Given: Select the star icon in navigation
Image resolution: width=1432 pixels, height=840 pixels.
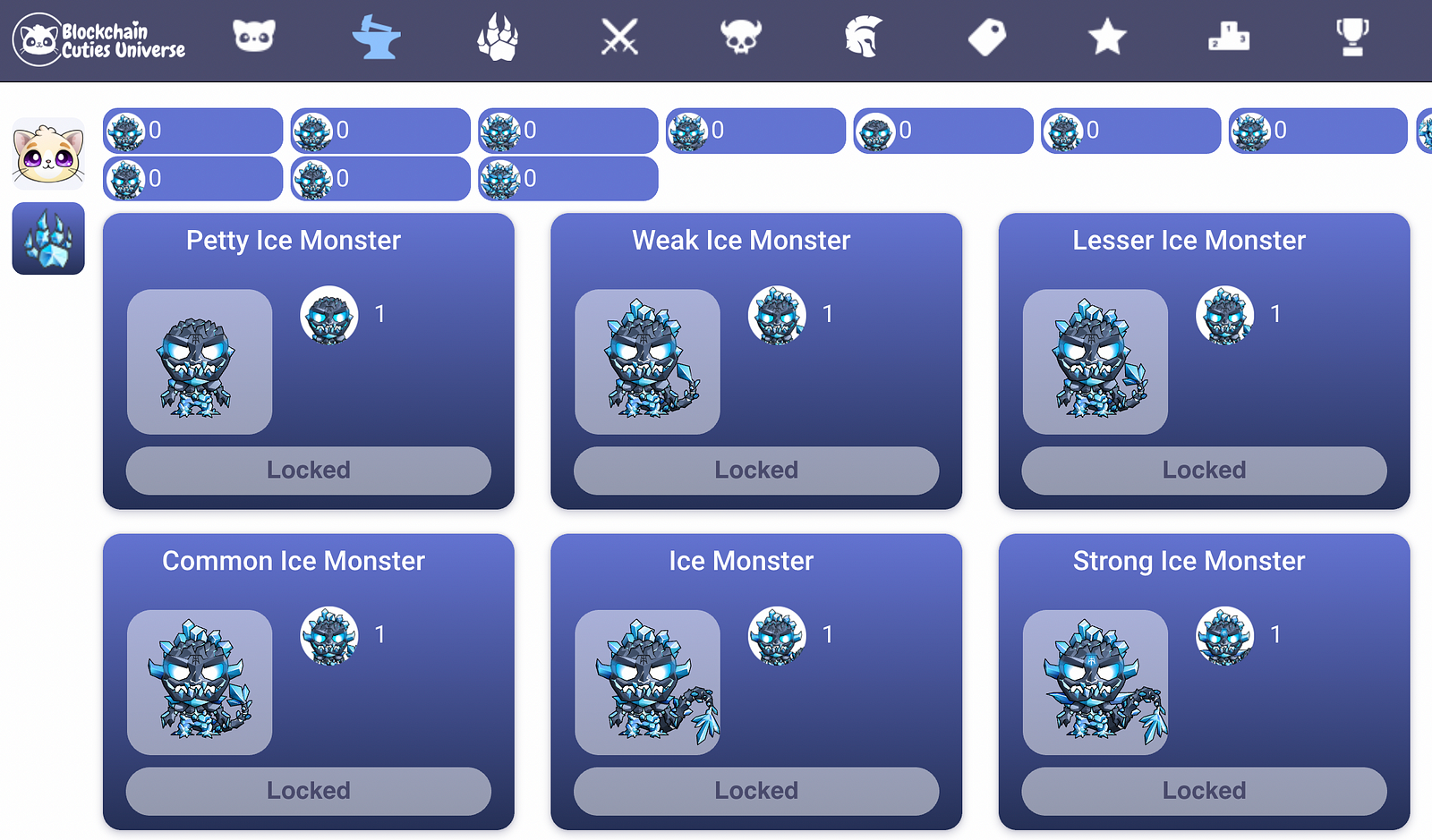Looking at the screenshot, I should [1107, 38].
